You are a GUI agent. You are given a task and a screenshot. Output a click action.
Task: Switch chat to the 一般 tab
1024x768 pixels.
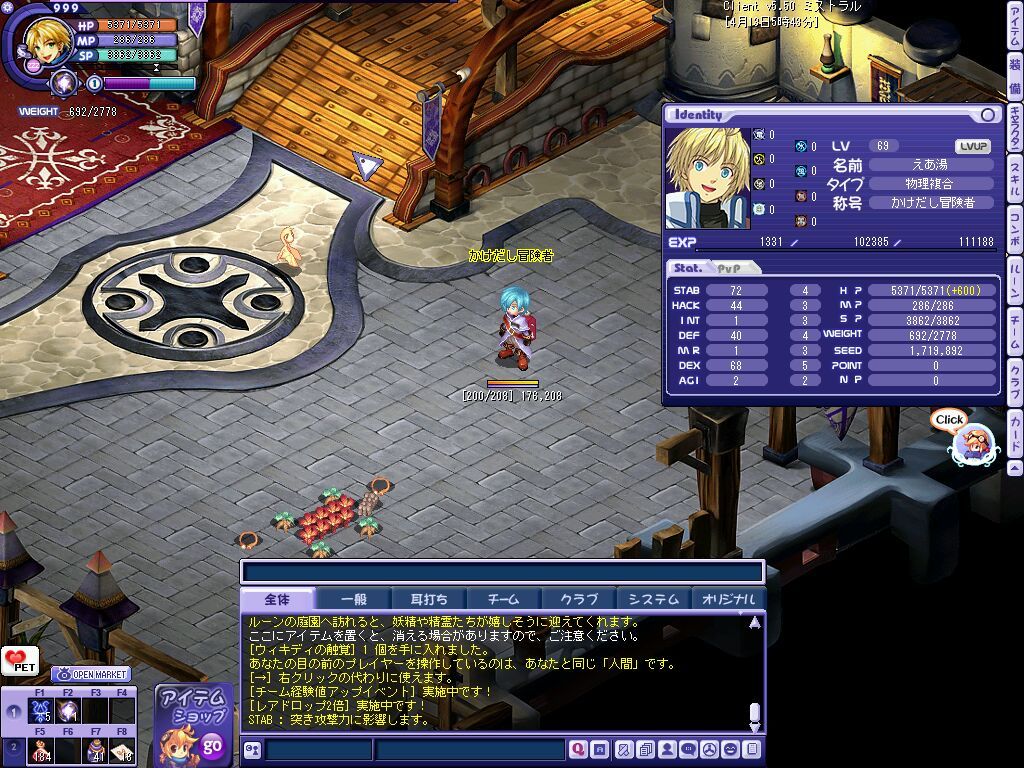click(x=354, y=599)
